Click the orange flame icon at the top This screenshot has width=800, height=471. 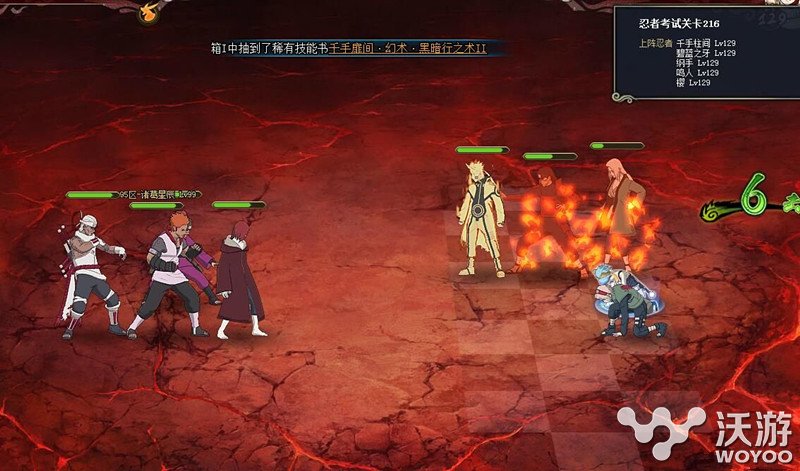(x=150, y=13)
